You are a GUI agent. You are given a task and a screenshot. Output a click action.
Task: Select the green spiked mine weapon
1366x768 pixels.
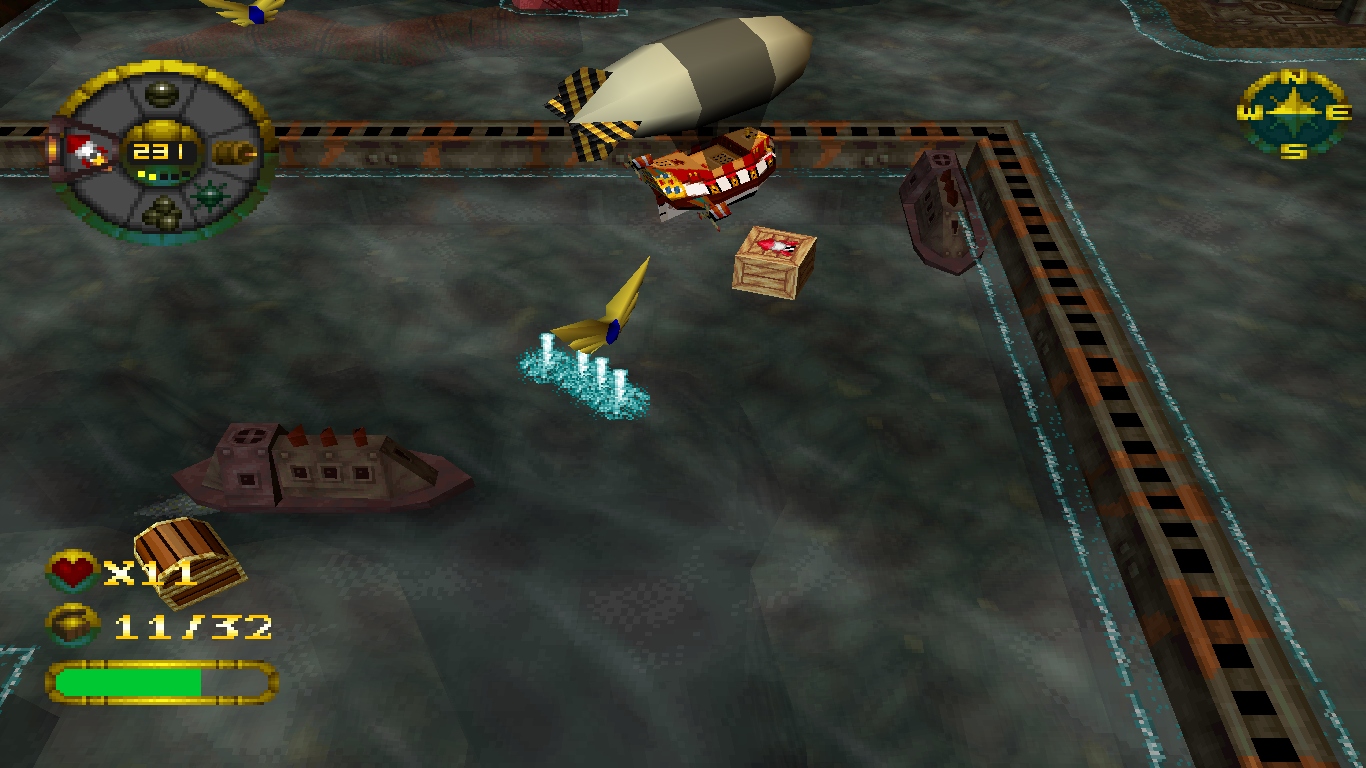(x=209, y=195)
